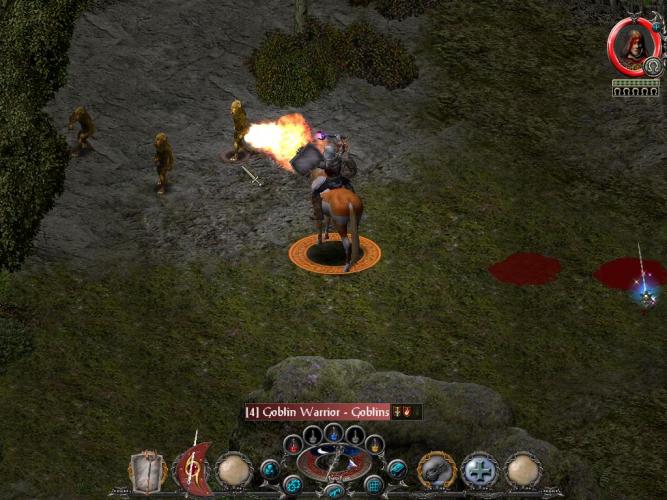
Task: Click the cyan button below the central disc
Action: [x=334, y=491]
